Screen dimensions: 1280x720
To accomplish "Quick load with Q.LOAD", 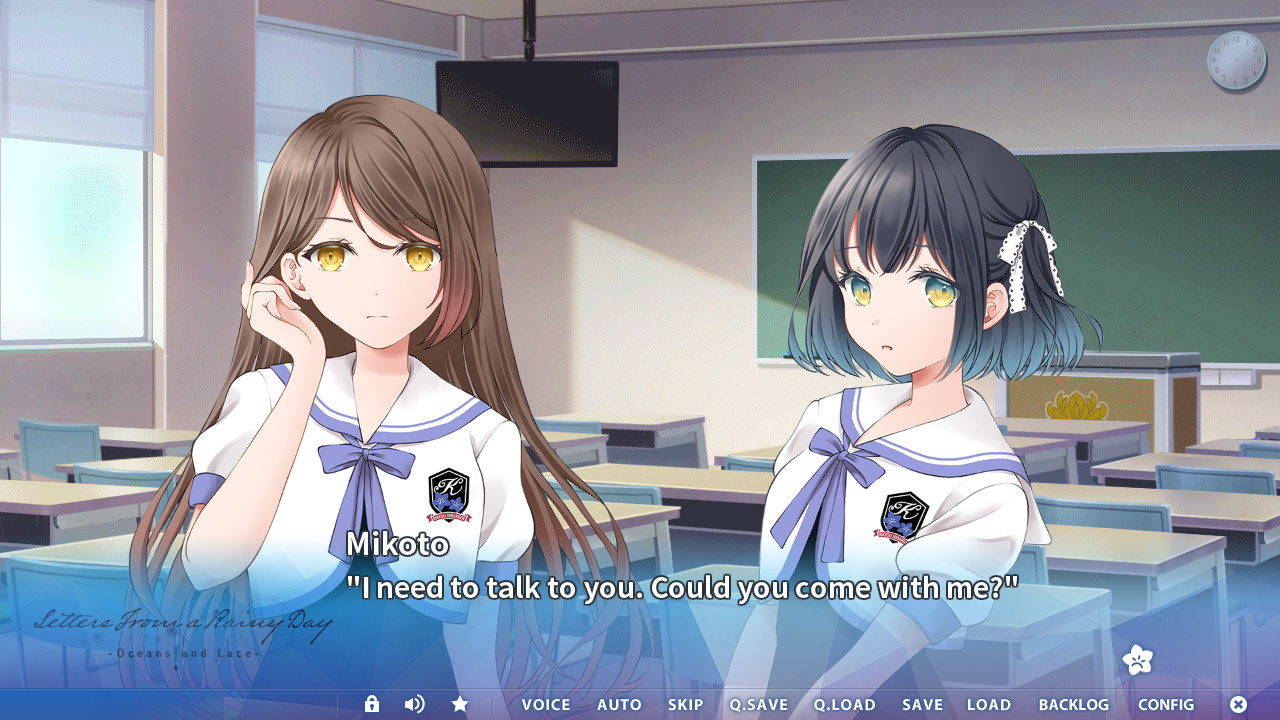I will click(844, 705).
